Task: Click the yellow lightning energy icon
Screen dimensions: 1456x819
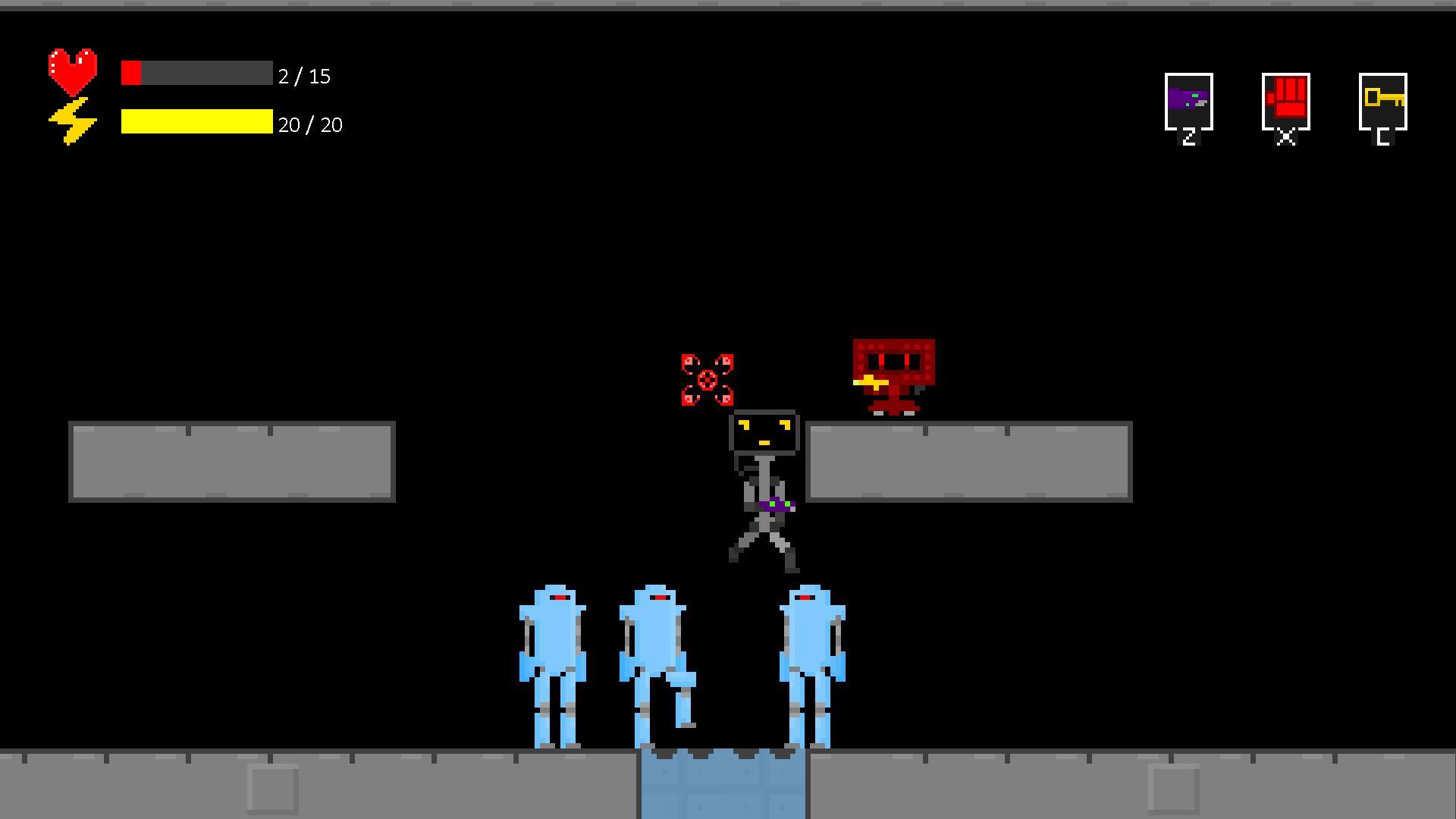Action: click(74, 121)
